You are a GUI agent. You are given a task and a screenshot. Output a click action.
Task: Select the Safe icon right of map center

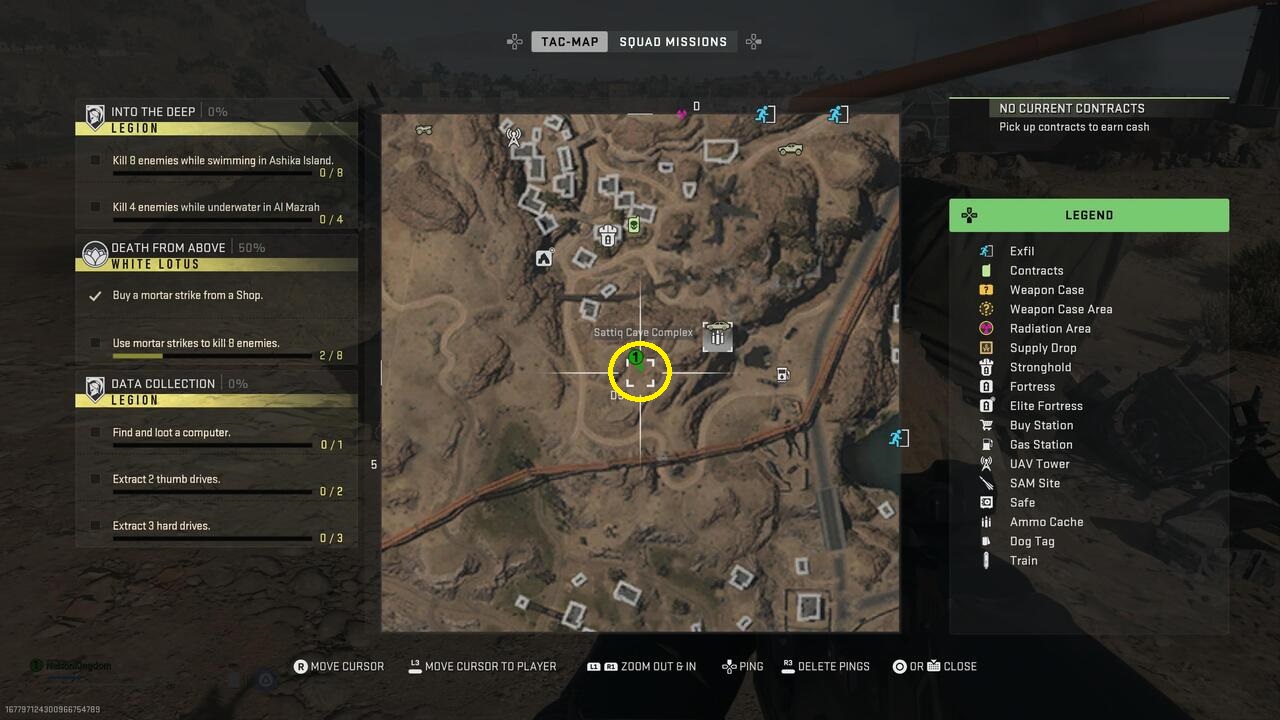pos(781,374)
